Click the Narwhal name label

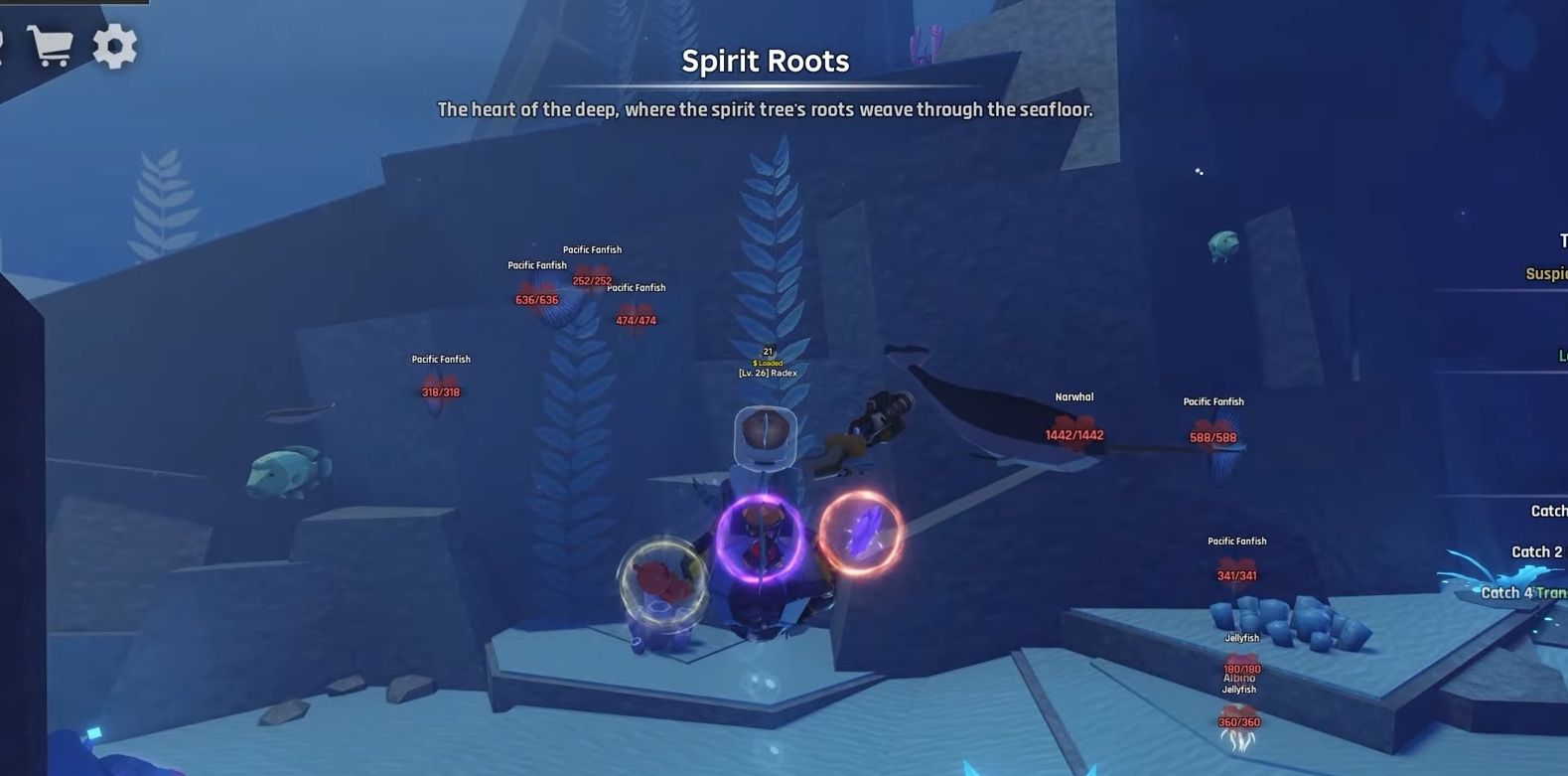click(1071, 395)
